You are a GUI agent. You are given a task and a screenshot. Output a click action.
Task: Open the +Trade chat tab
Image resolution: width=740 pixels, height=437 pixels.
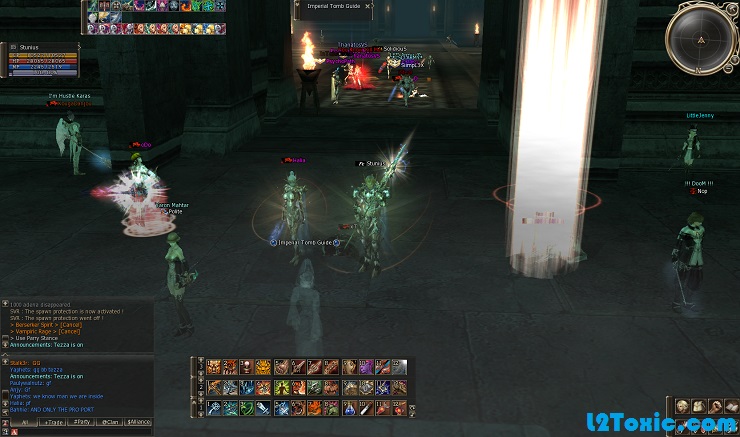(53, 422)
